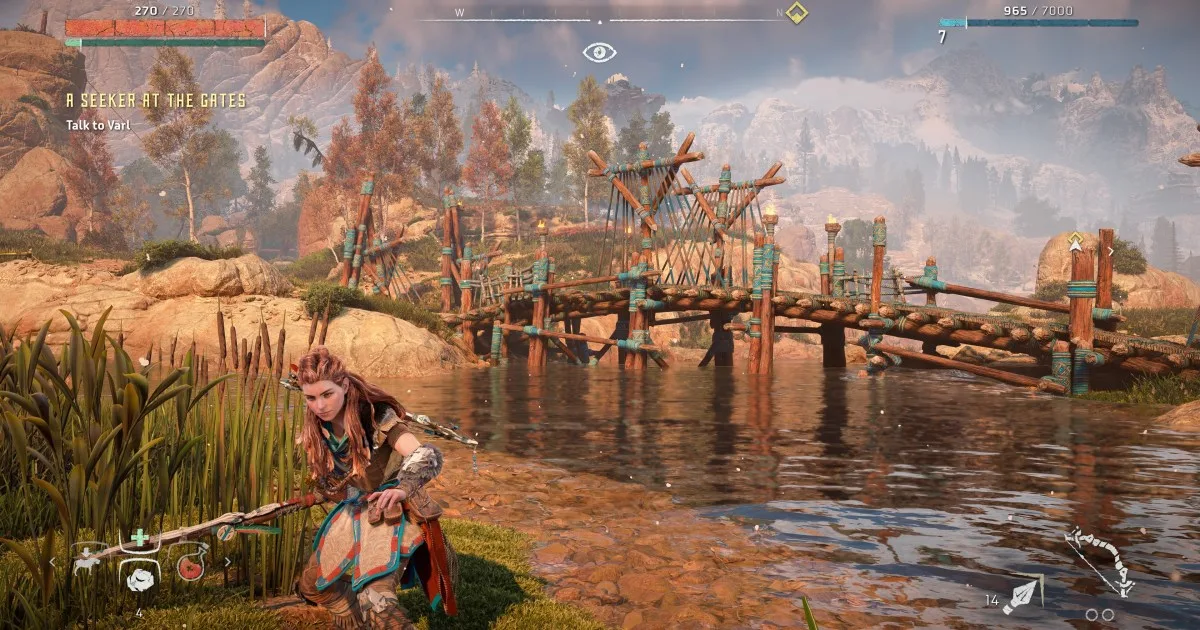Cycle tools with the right arrow
This screenshot has width=1200, height=630.
pos(227,563)
